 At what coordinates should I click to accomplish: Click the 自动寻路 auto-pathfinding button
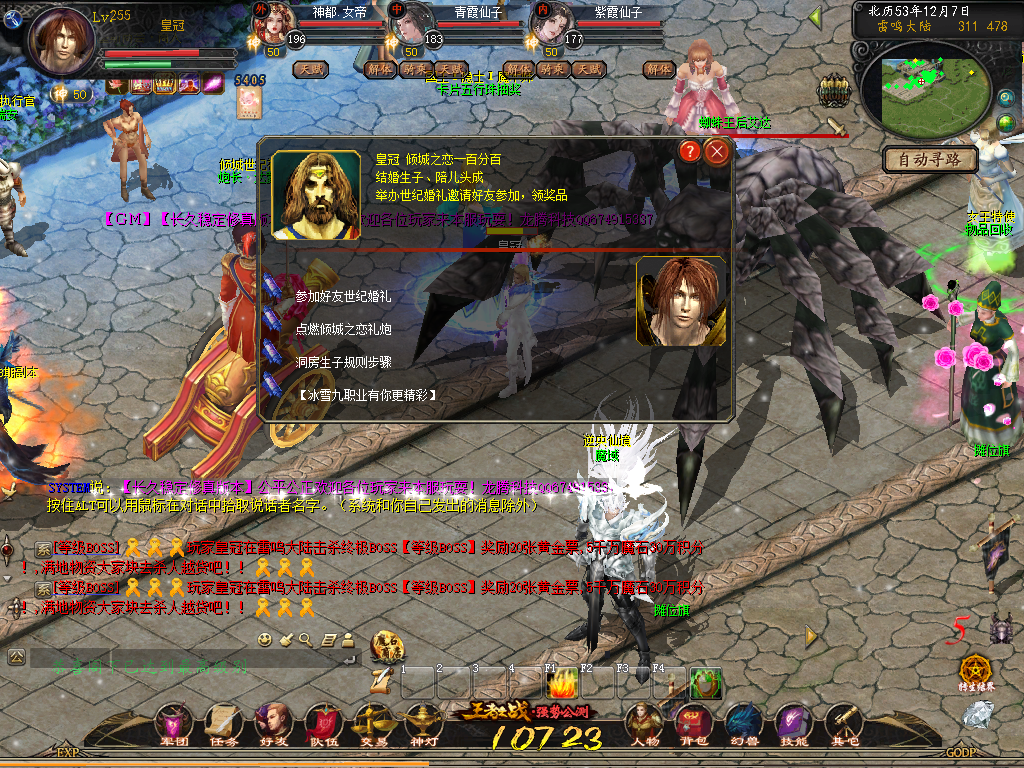coord(929,159)
